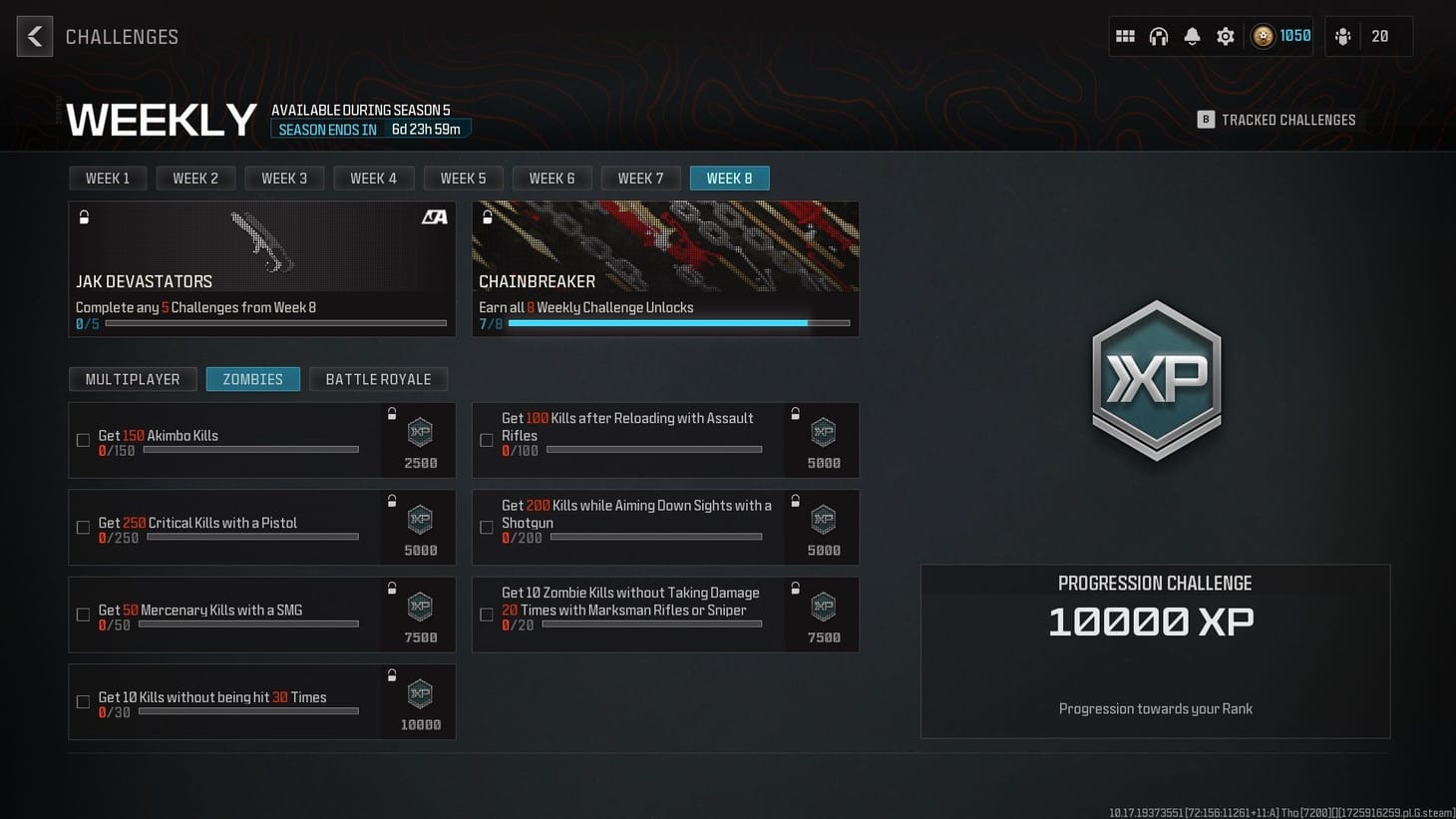1456x819 pixels.
Task: Click the headset audio icon
Action: pos(1159,36)
